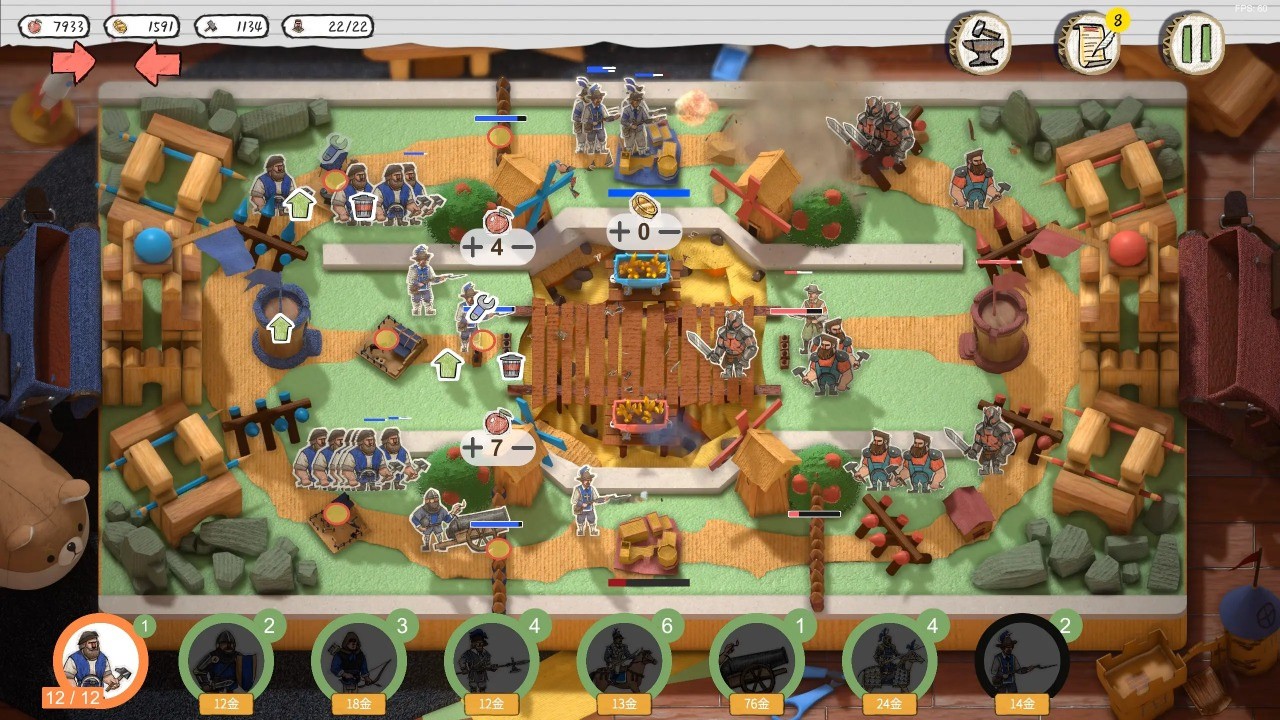Click the trash can below the wrench
The width and height of the screenshot is (1280, 720).
(x=511, y=365)
